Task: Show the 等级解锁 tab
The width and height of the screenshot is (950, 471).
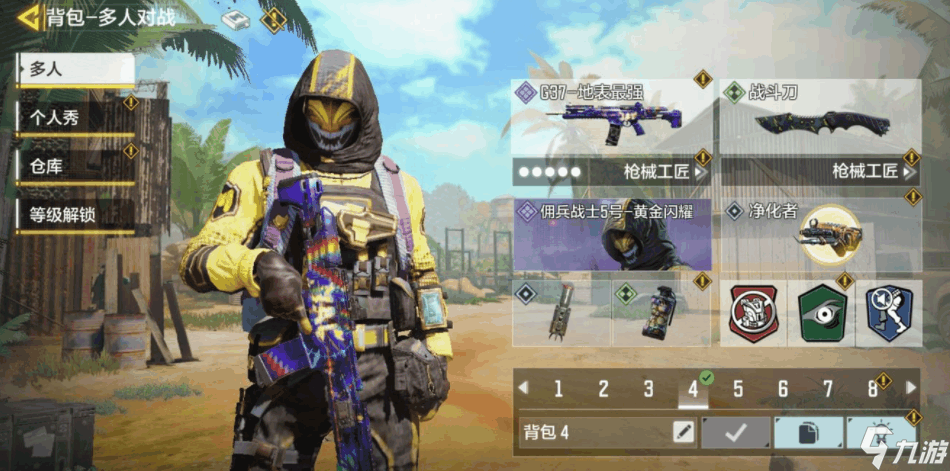Action: pos(75,213)
